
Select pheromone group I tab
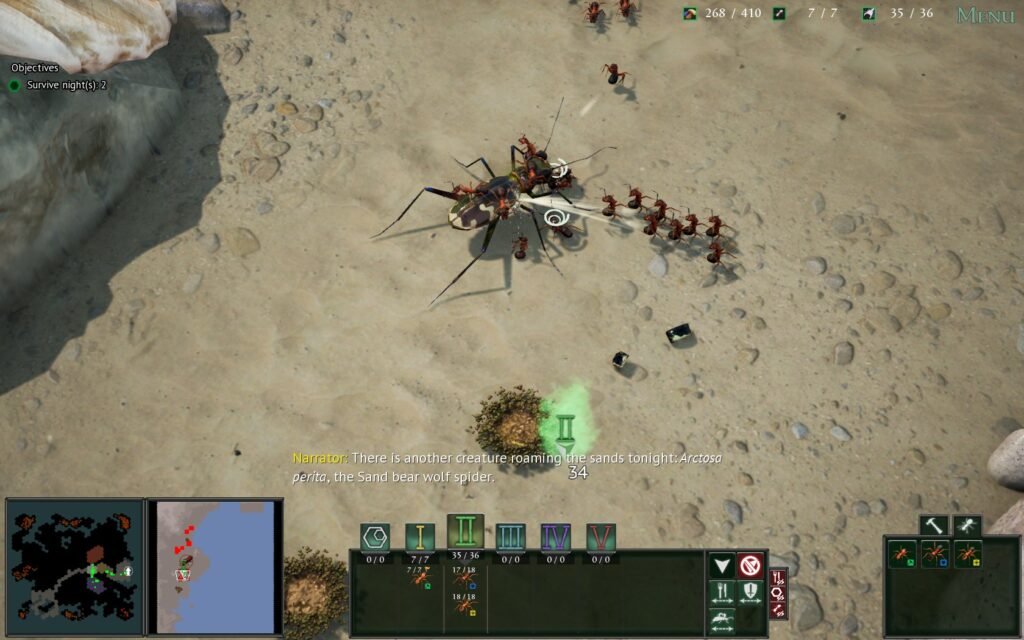420,537
